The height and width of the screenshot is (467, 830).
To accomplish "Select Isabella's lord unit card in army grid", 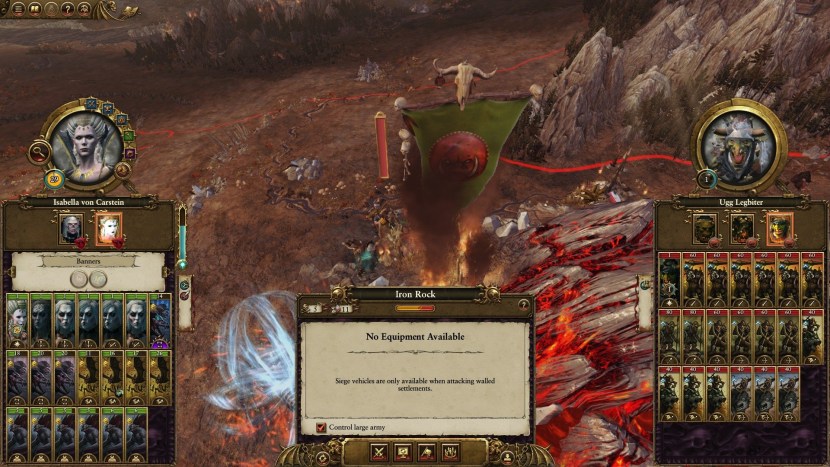I will pos(17,318).
